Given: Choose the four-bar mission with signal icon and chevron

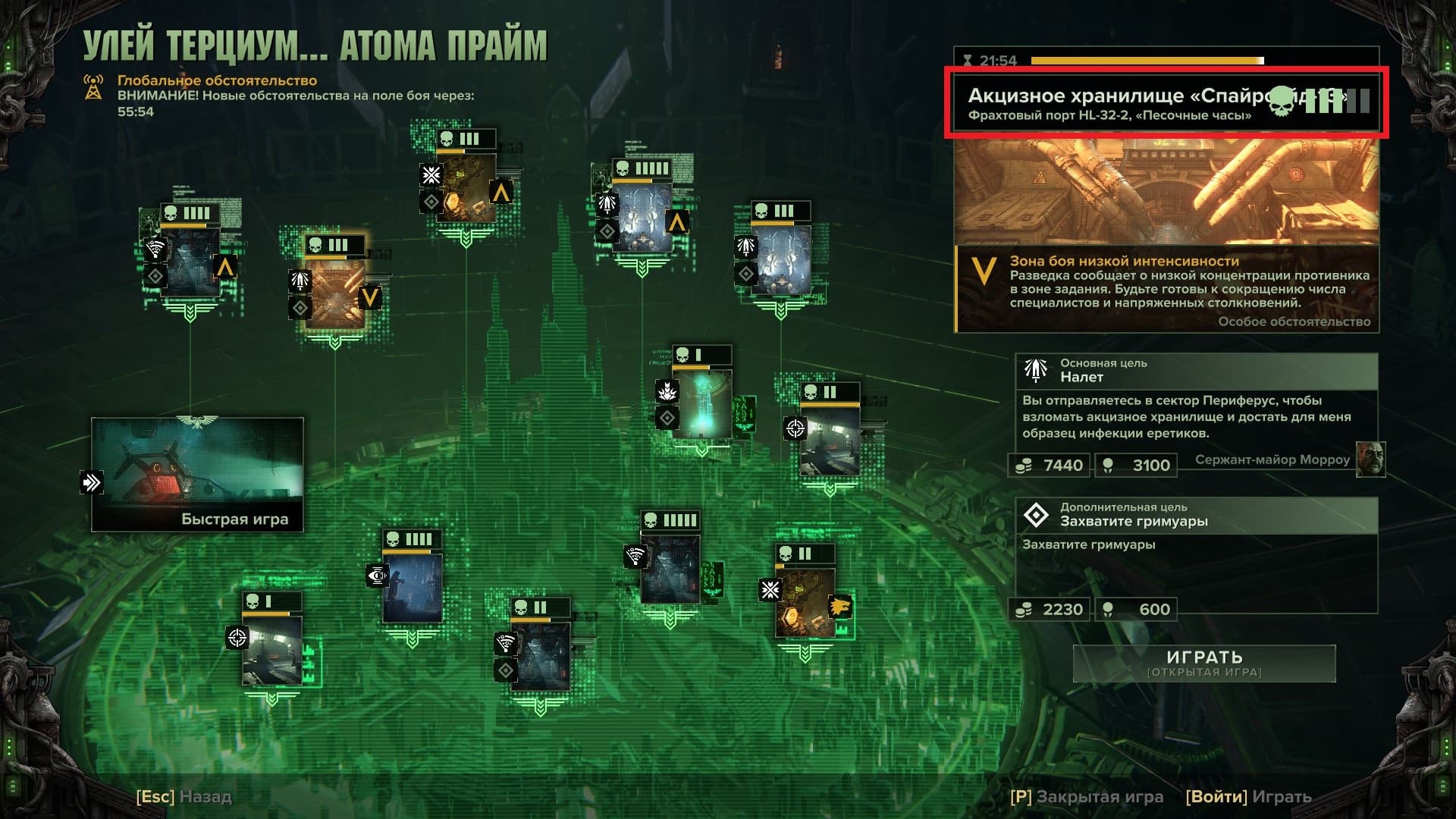Looking at the screenshot, I should 190,260.
